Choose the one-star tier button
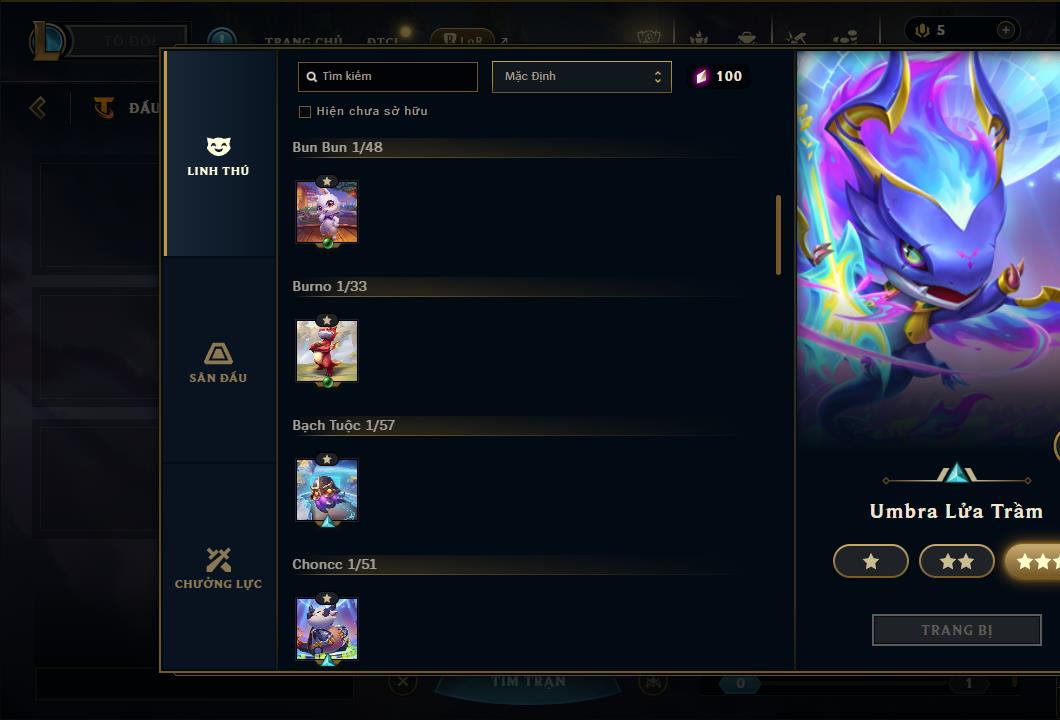This screenshot has height=720, width=1060. [871, 561]
